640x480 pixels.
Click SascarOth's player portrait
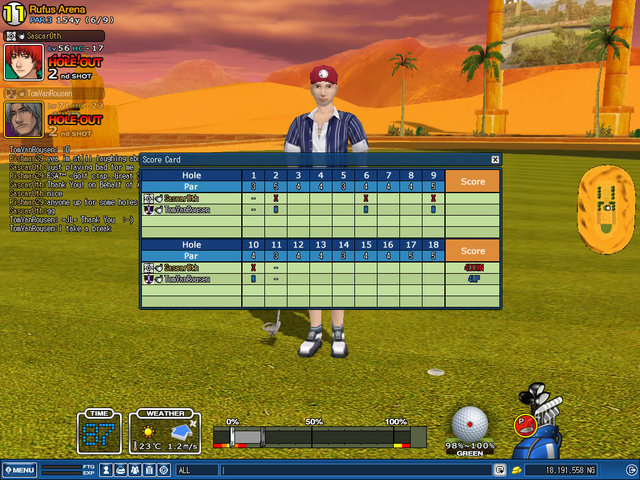coord(23,62)
